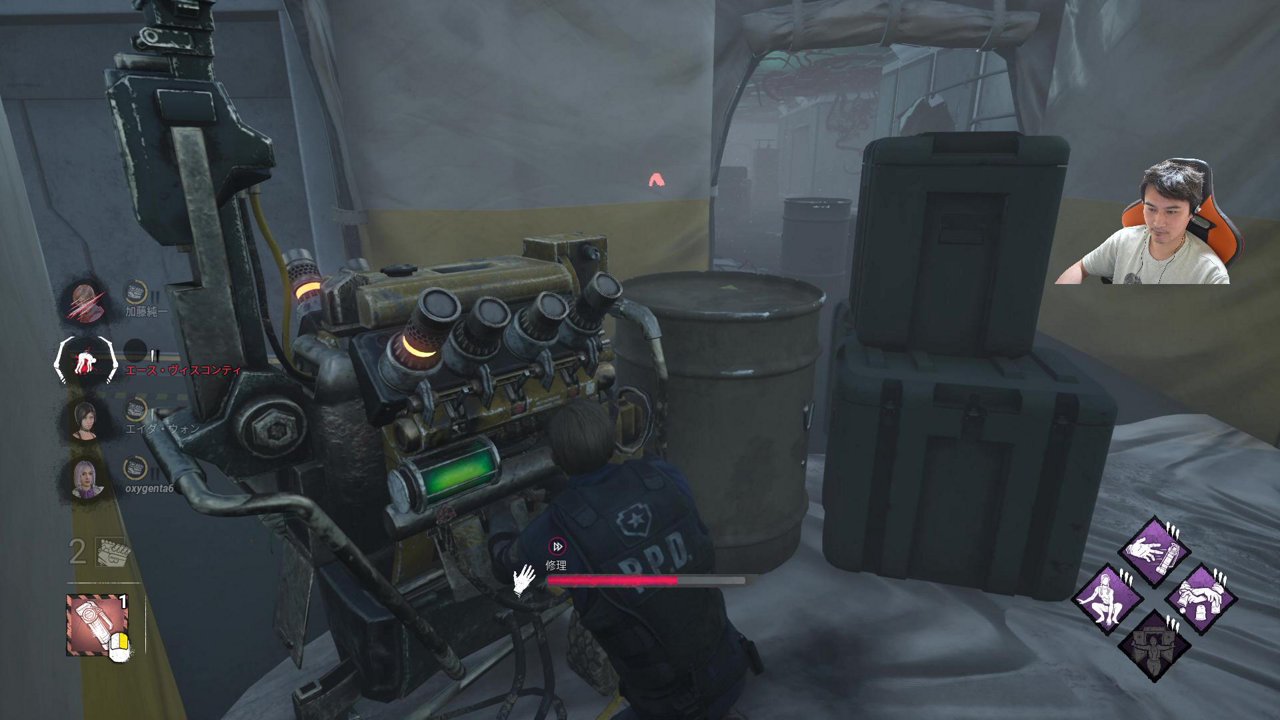Choose the dark perk with arms-spread figure
The image size is (1280, 720).
point(1155,645)
